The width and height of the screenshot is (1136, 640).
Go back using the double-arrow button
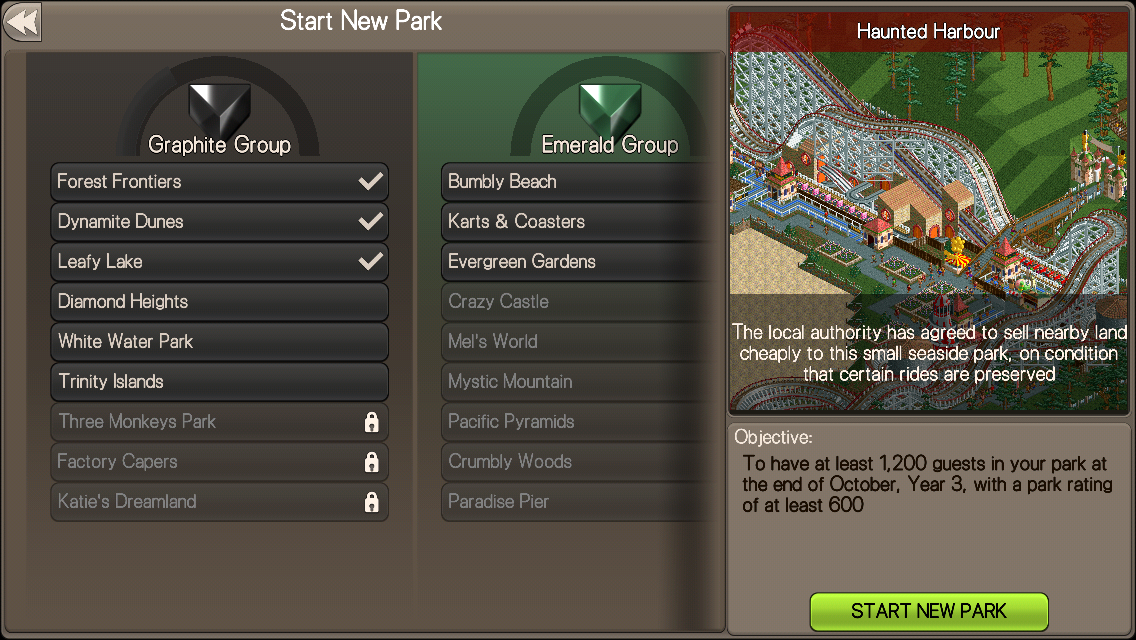click(x=22, y=22)
